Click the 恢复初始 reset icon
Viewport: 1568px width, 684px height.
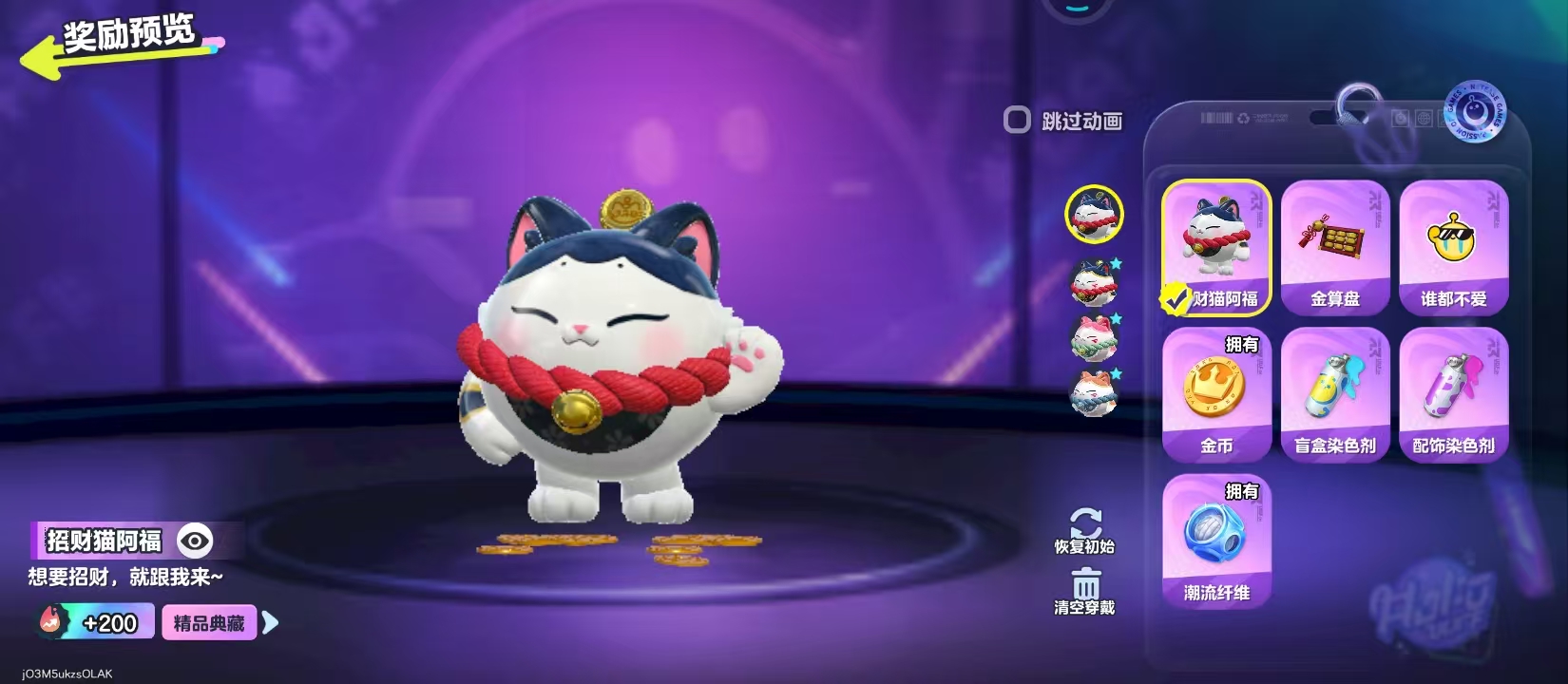coord(1088,523)
